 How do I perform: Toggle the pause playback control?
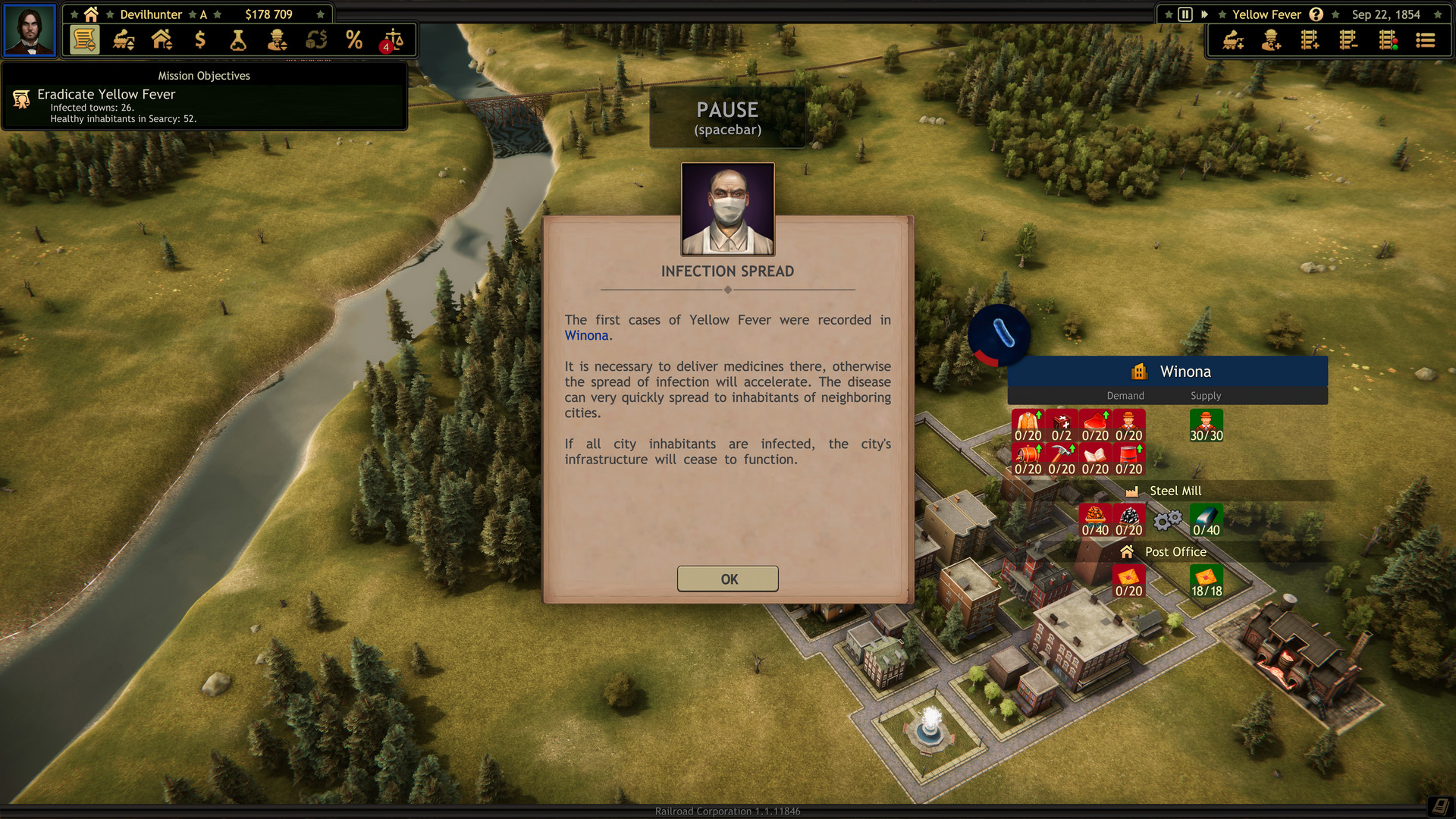(1185, 14)
